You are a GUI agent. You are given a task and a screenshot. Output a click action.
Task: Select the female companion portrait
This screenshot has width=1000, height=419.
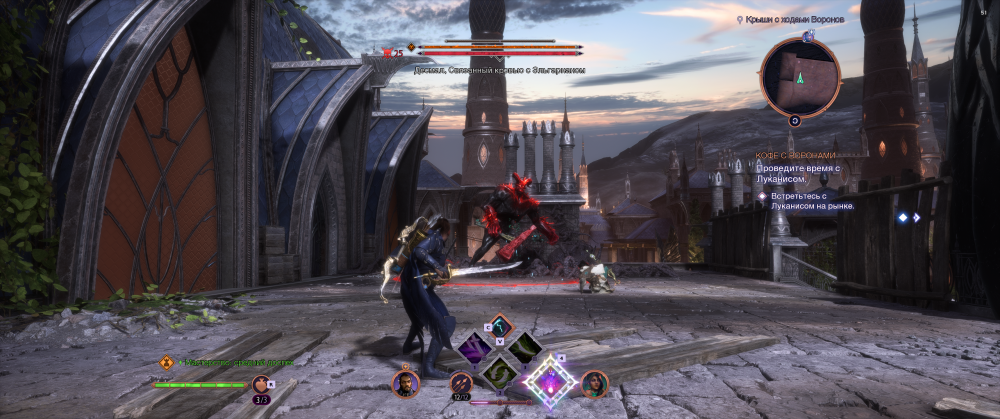594,384
